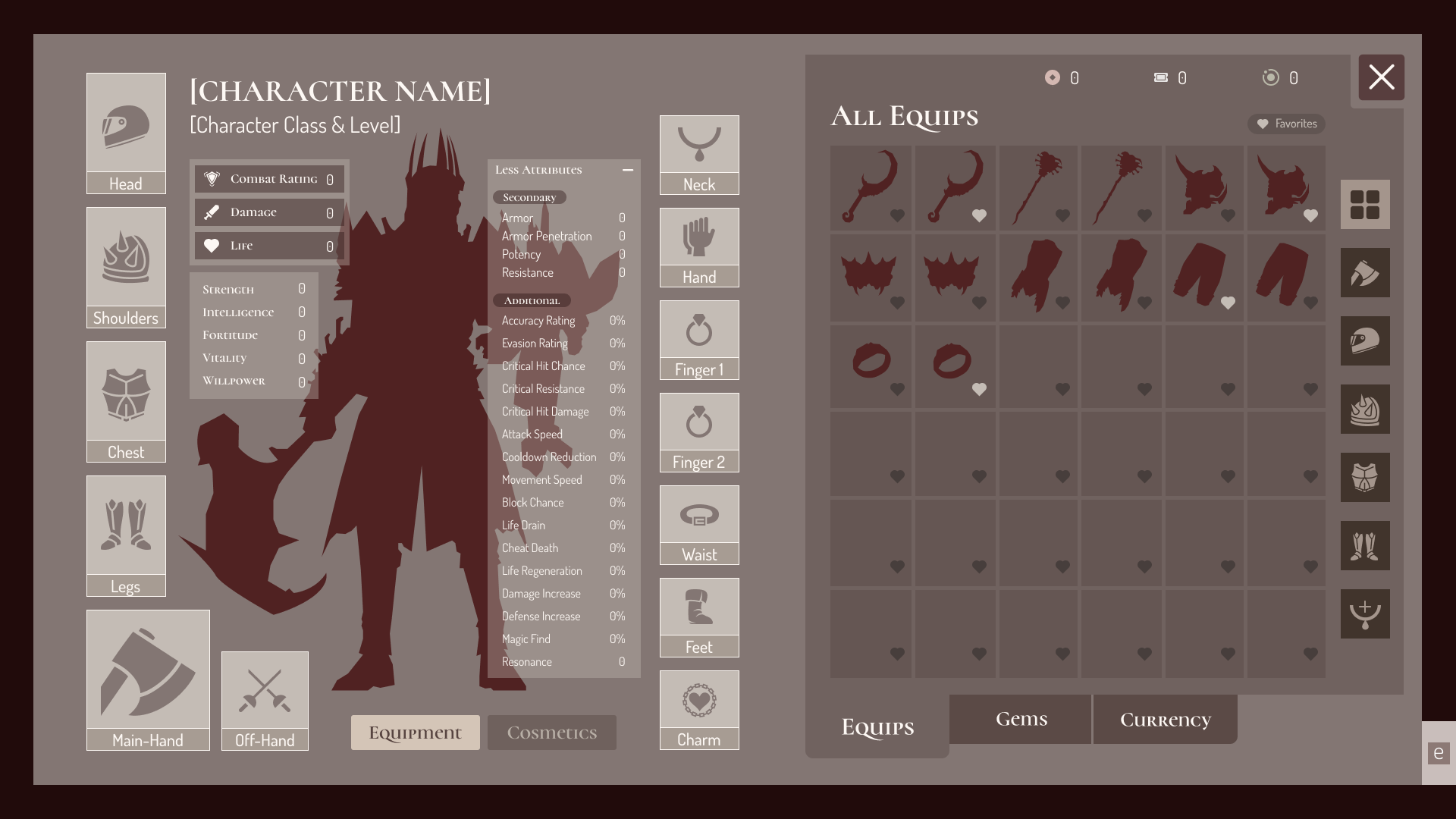Select the Head equipment slot
Screen dimensions: 1456x819
[x=126, y=133]
